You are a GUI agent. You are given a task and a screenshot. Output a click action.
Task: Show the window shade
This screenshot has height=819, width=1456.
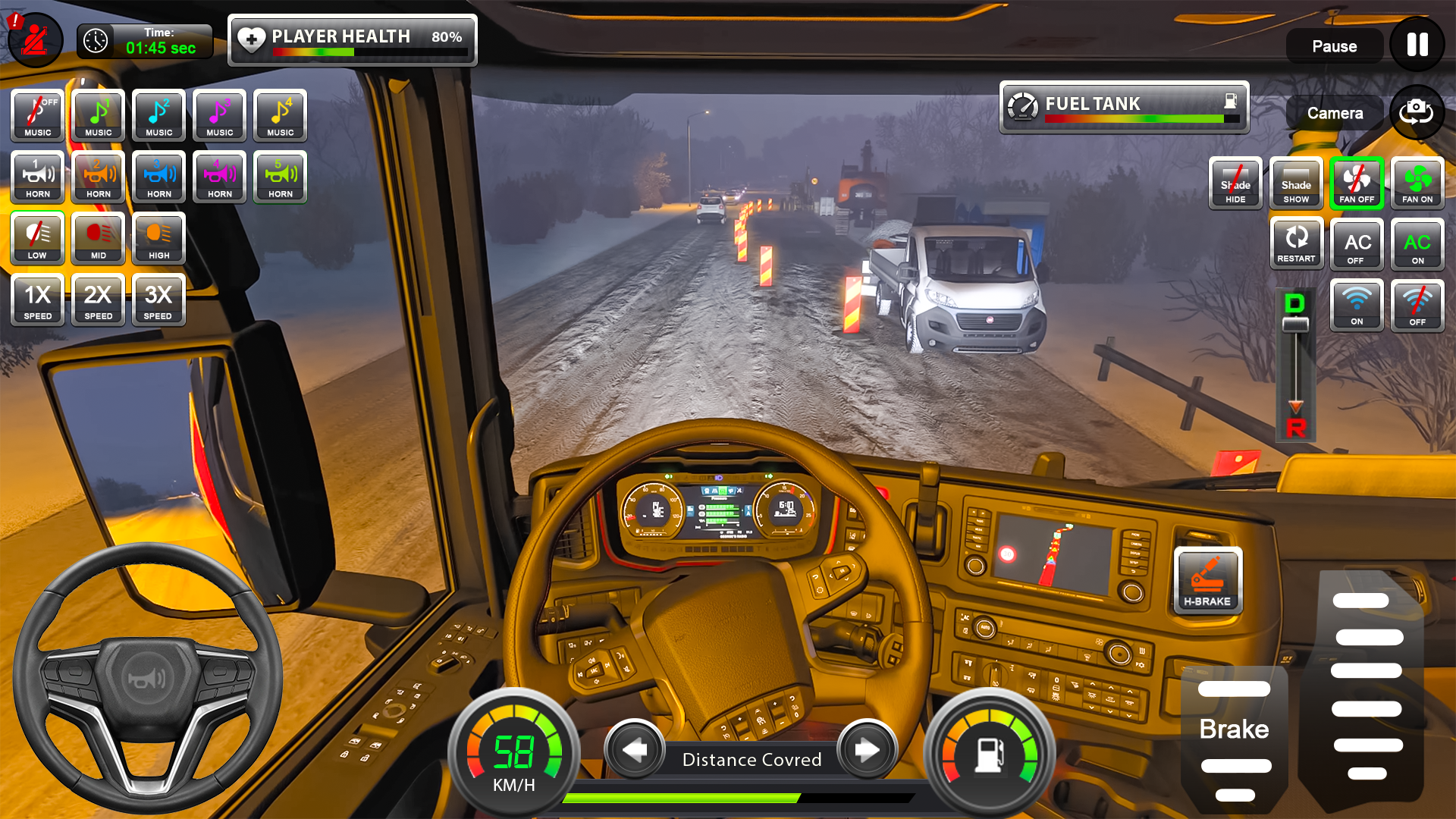(1295, 183)
